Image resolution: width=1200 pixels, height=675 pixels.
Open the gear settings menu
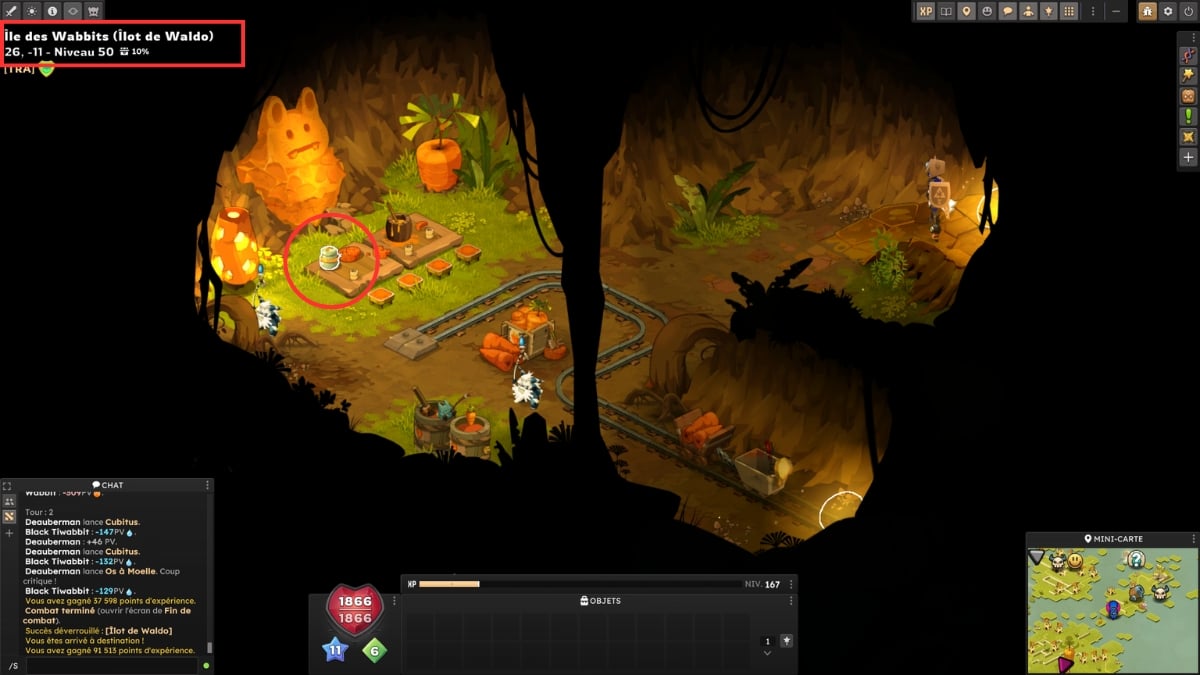click(1167, 11)
